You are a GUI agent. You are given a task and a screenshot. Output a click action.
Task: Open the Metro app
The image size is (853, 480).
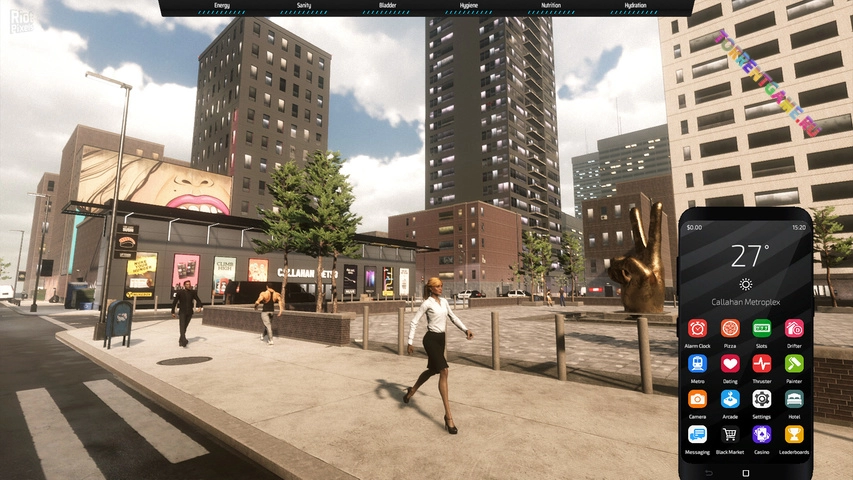coord(697,364)
